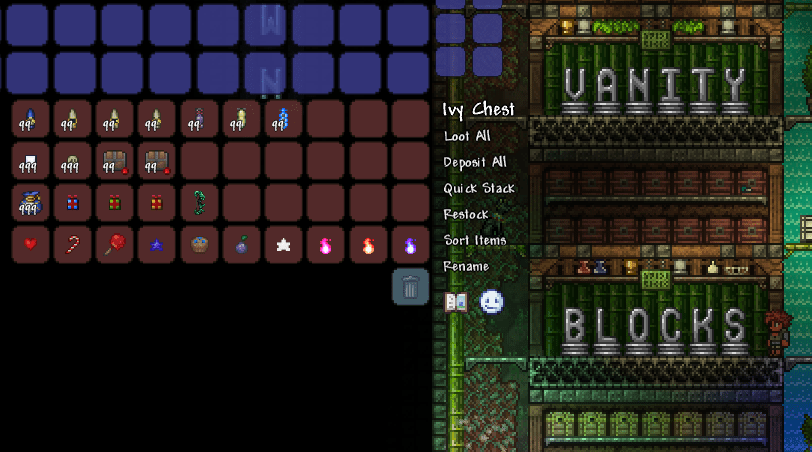
Task: Pick up the candy cane item
Action: (72, 245)
